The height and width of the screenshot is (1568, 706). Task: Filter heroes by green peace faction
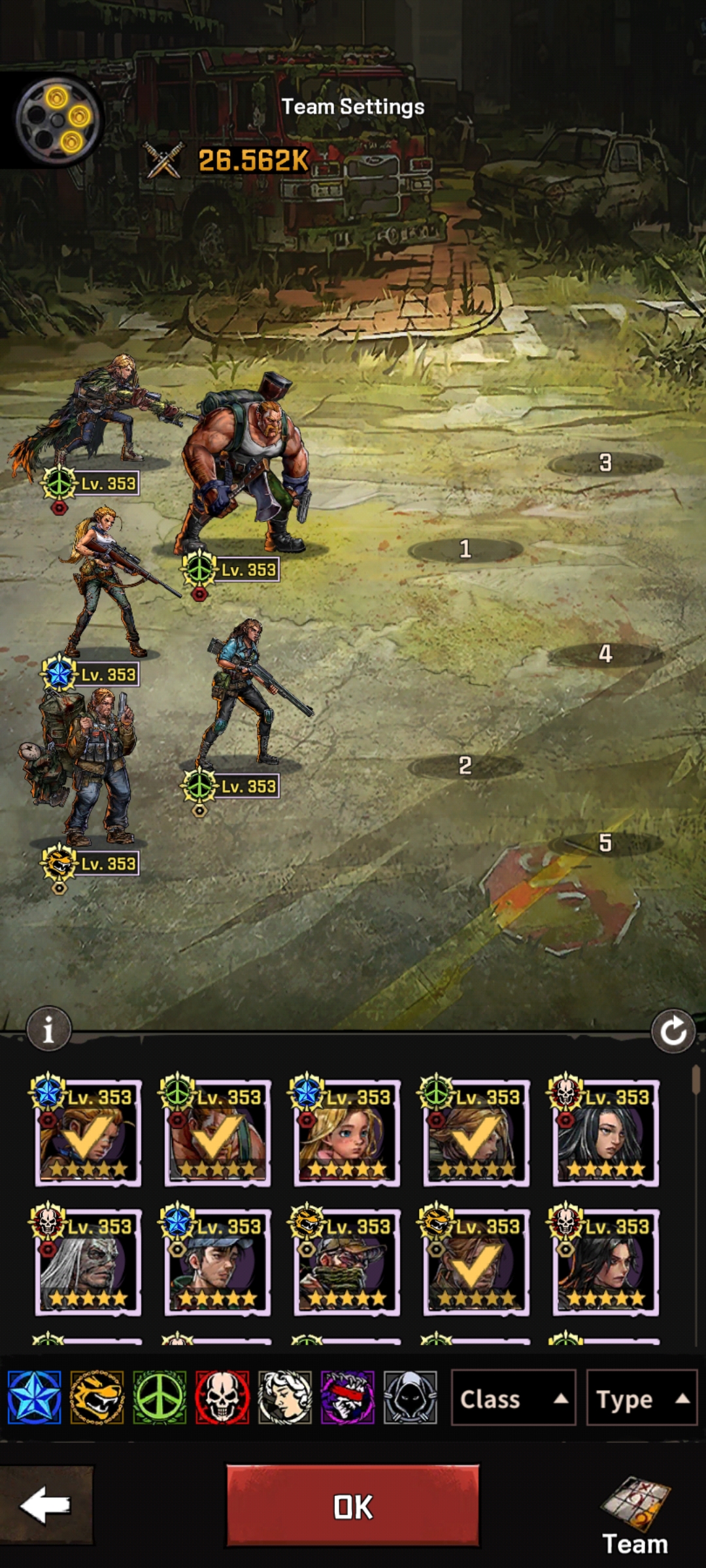pyautogui.click(x=160, y=1398)
